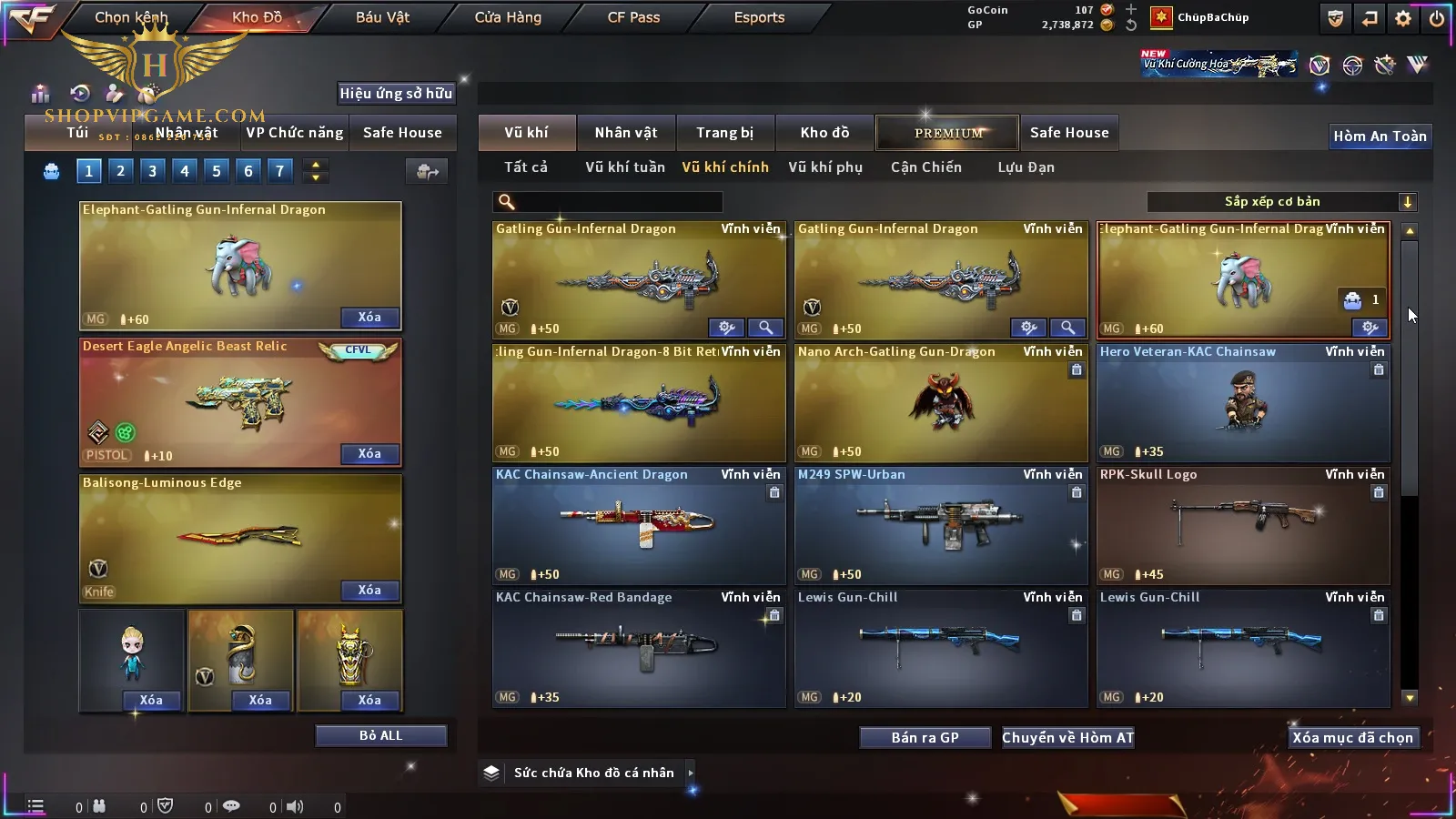Image resolution: width=1456 pixels, height=819 pixels.
Task: Switch to the Trang bị tab
Action: coord(724,133)
